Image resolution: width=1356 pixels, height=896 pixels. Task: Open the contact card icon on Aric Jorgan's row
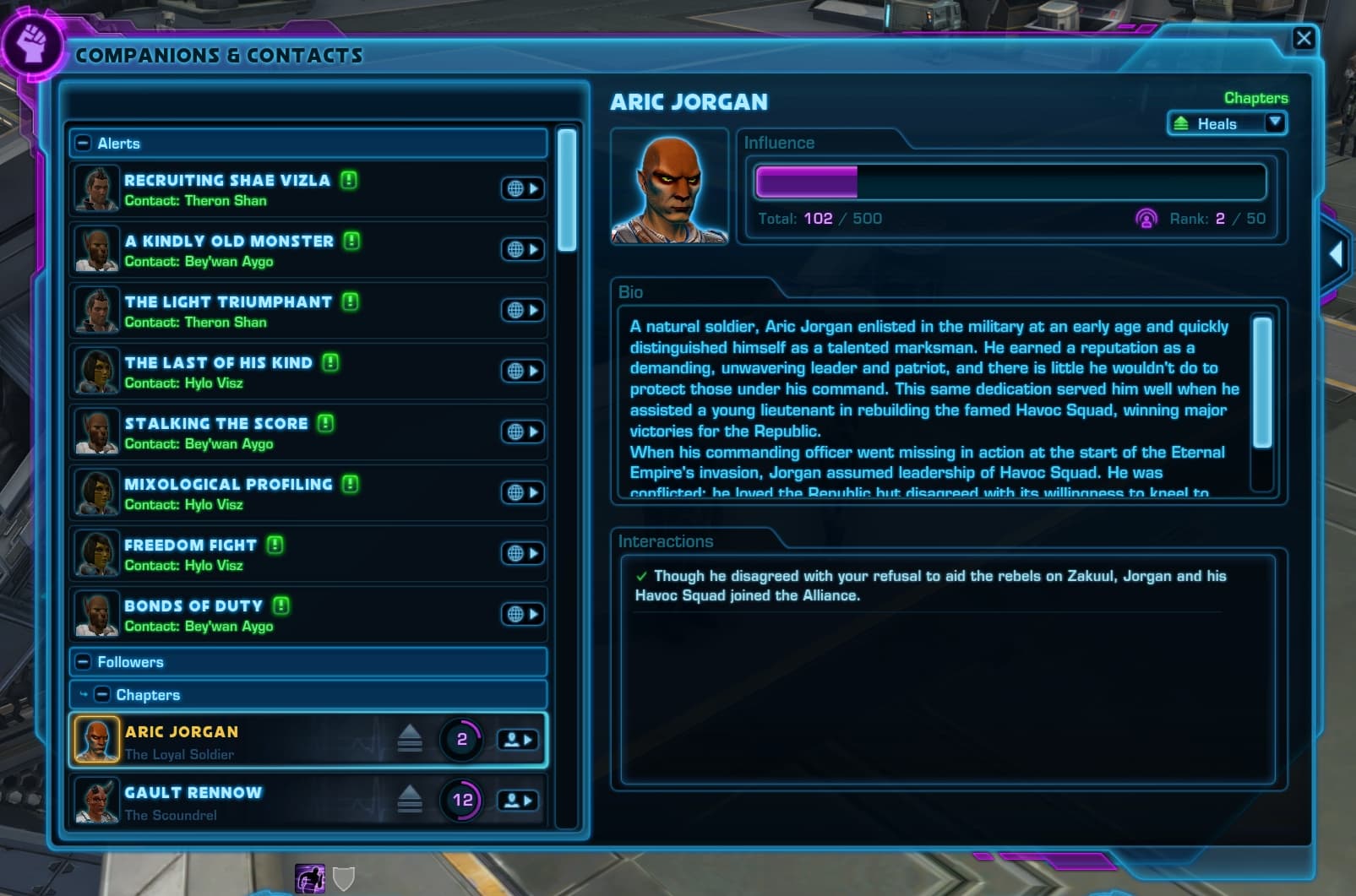click(x=518, y=739)
